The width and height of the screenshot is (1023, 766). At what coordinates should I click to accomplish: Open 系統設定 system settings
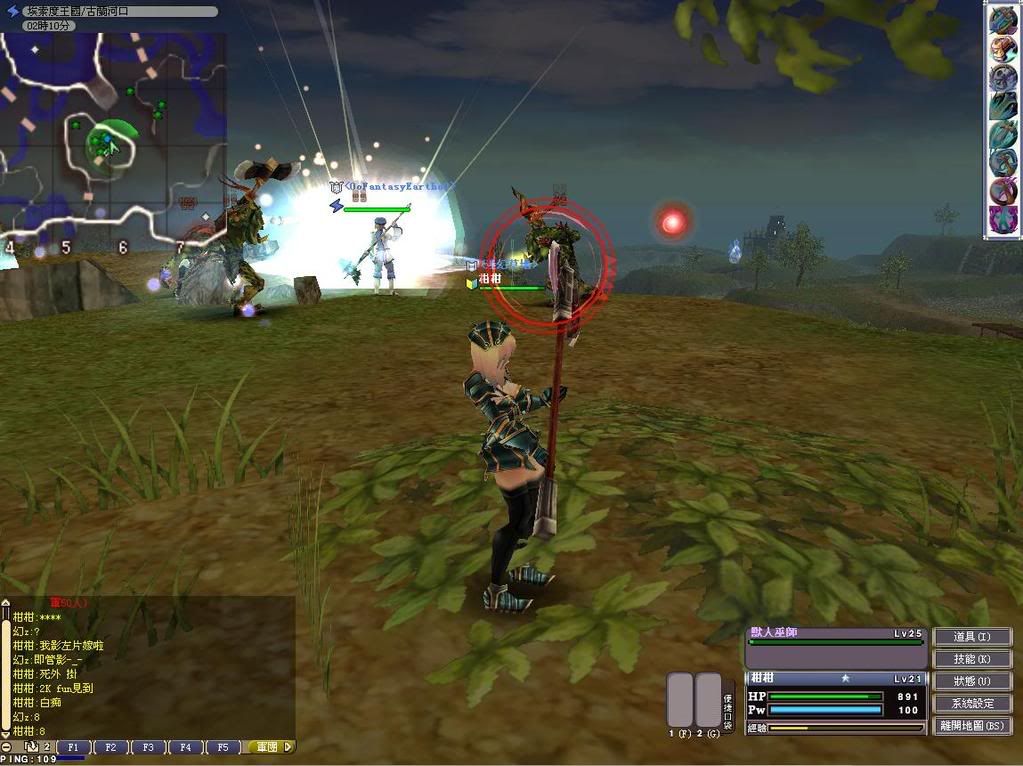971,703
